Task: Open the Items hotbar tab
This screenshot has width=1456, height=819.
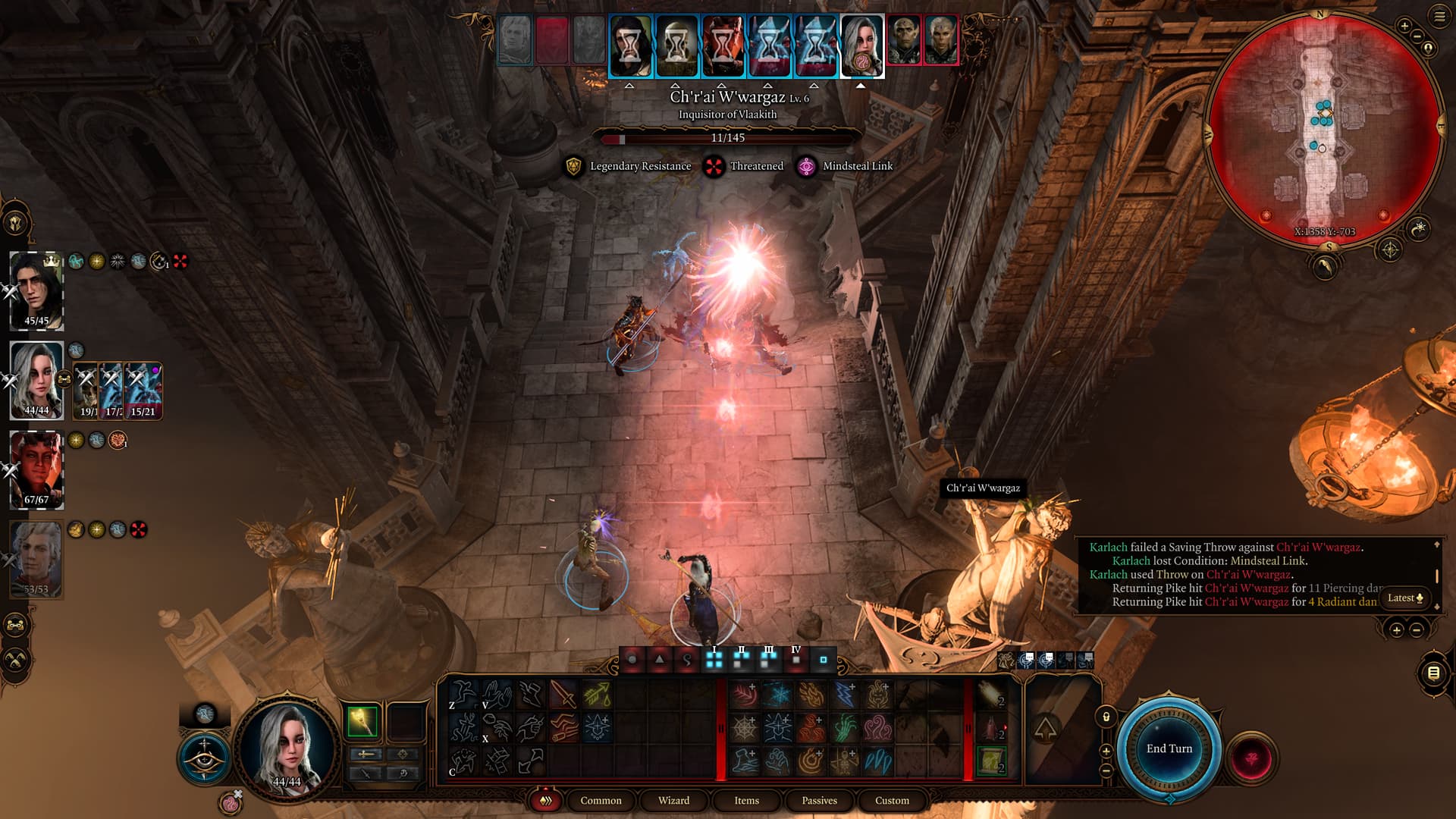Action: click(746, 800)
